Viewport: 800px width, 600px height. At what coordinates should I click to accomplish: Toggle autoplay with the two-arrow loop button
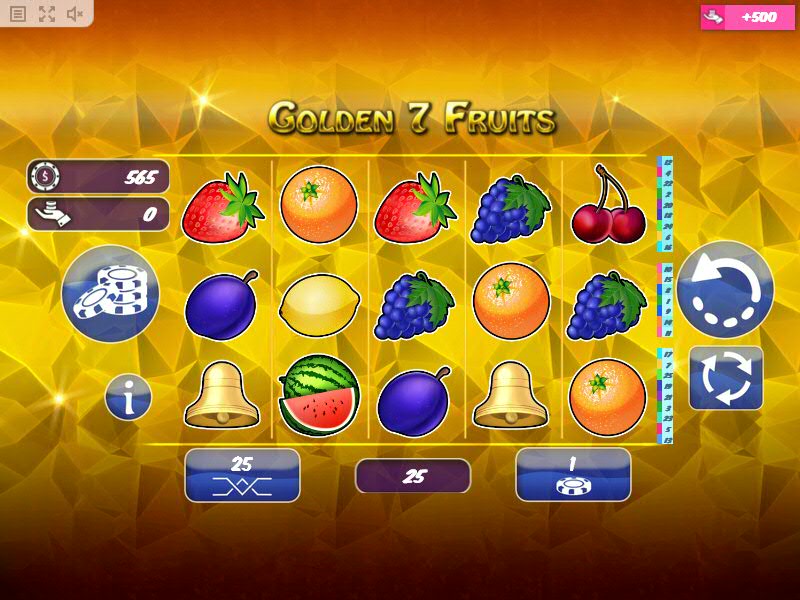[x=725, y=377]
